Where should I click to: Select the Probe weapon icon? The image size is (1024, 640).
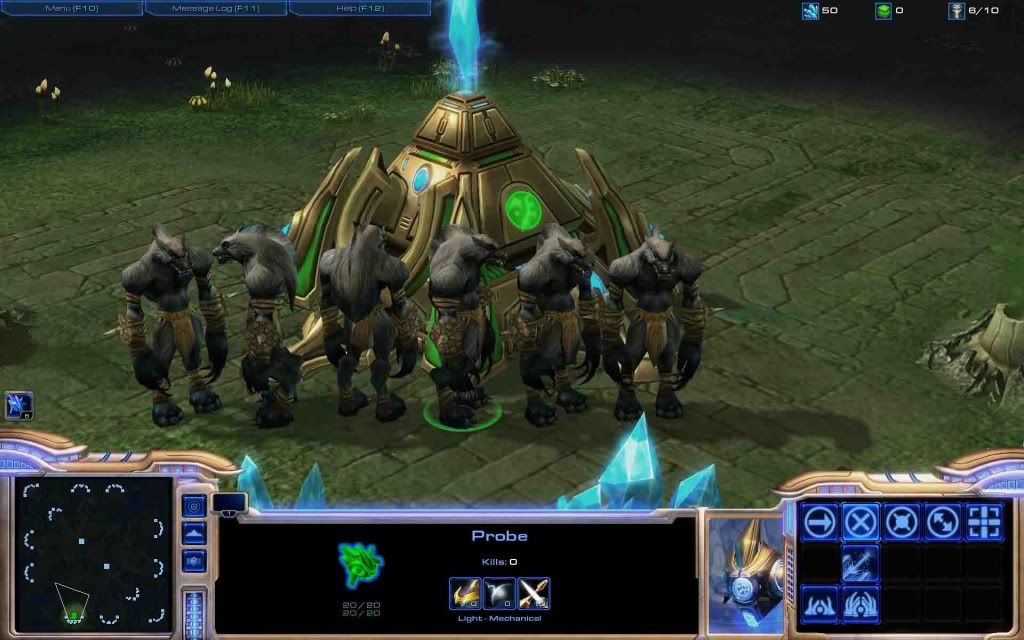(x=534, y=594)
